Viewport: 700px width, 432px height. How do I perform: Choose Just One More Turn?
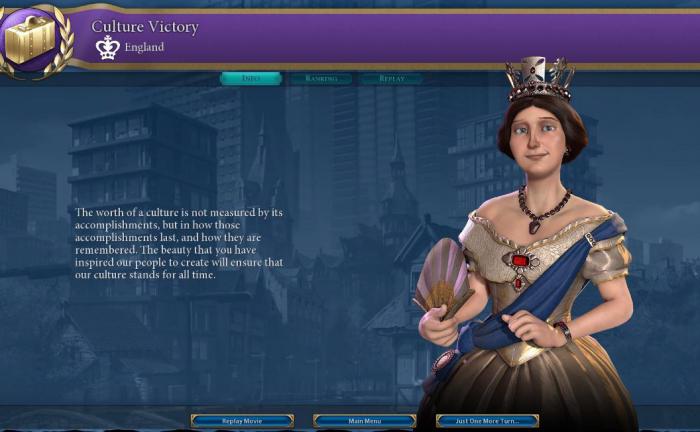(x=487, y=421)
